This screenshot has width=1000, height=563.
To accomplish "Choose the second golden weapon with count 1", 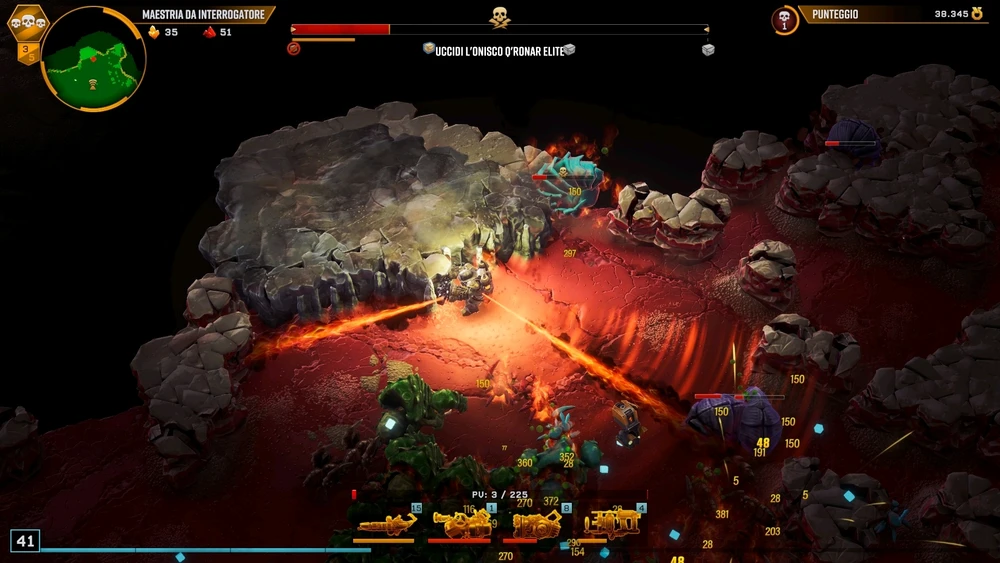I will click(x=461, y=523).
